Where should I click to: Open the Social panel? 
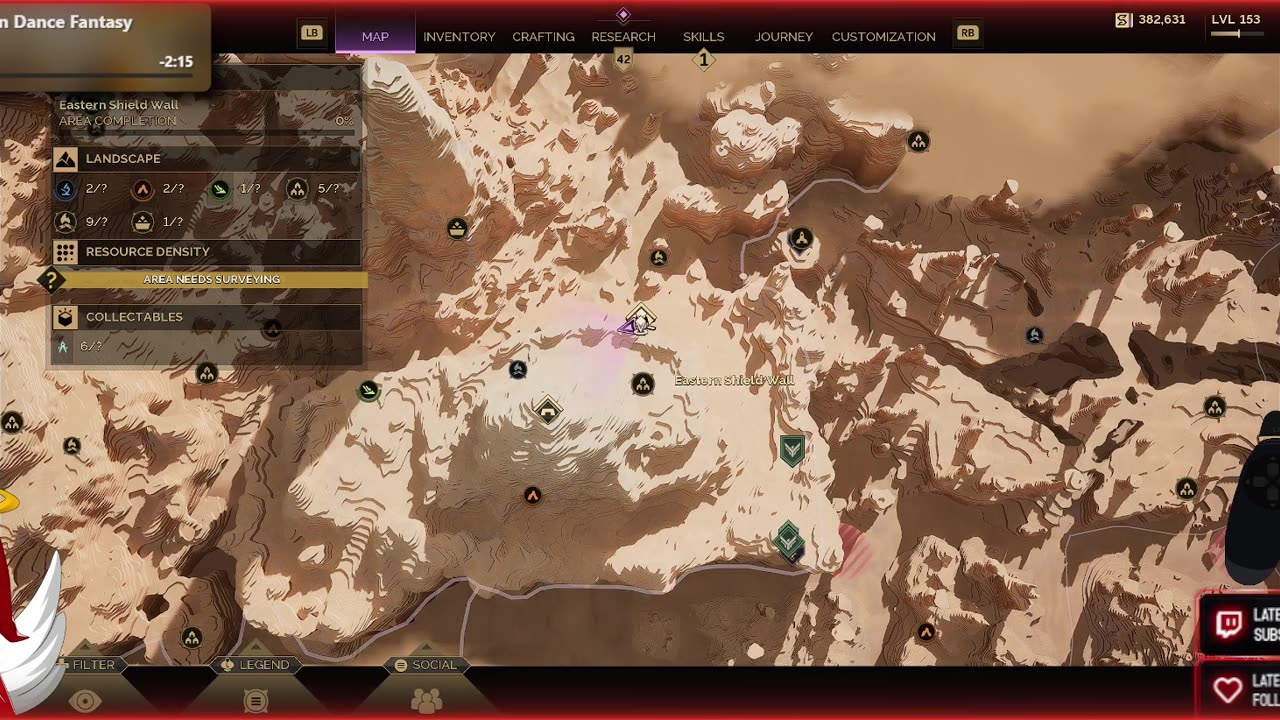[x=426, y=666]
